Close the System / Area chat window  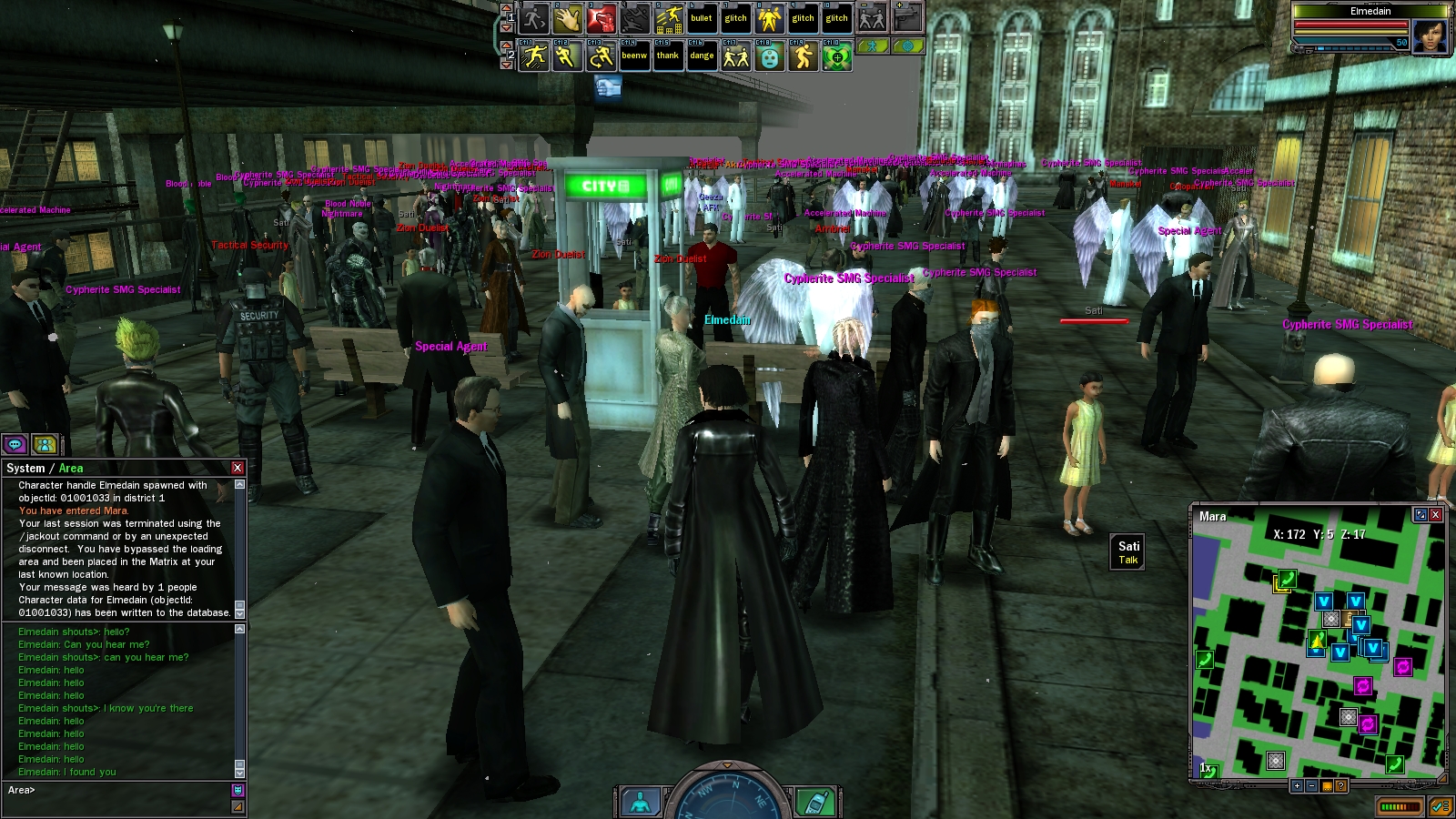point(238,468)
